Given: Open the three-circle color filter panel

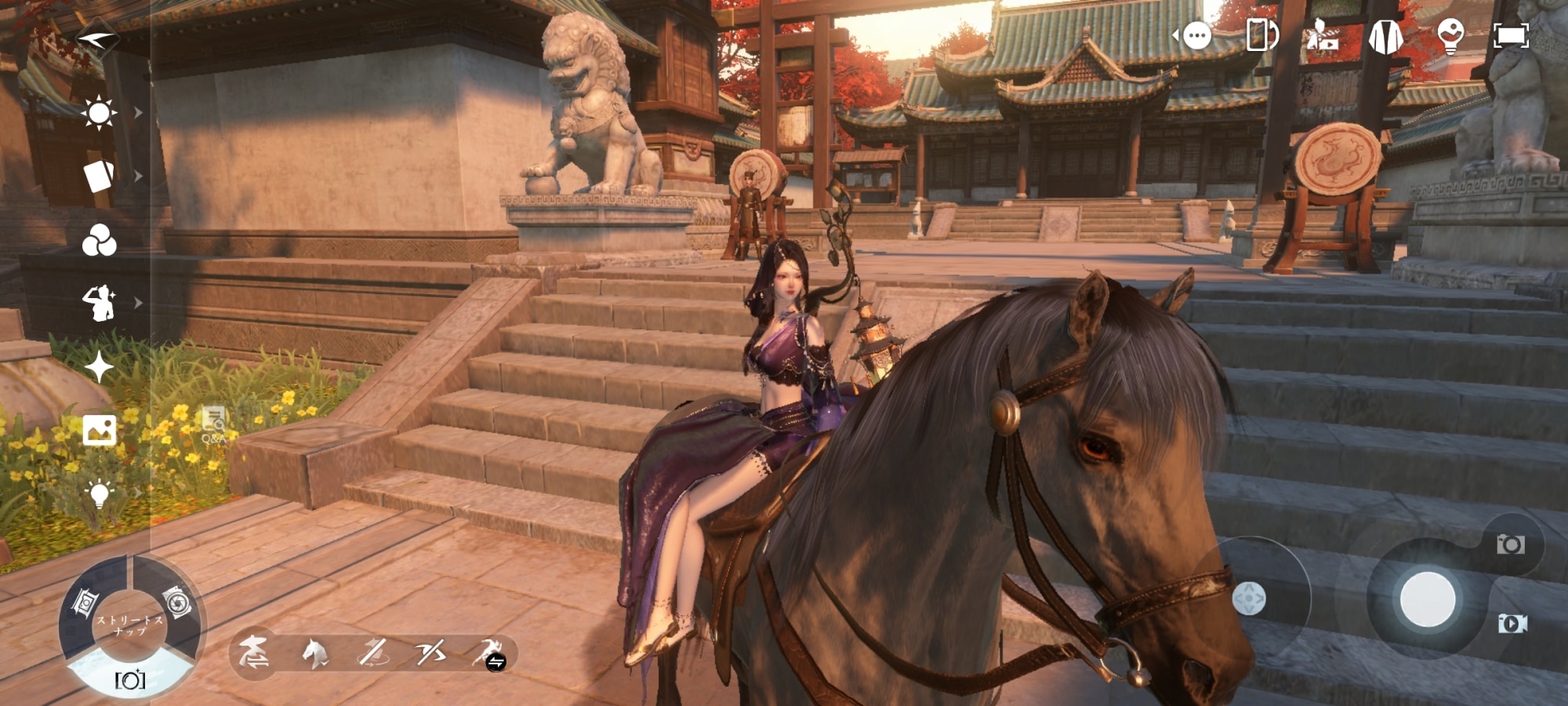Looking at the screenshot, I should [x=100, y=240].
